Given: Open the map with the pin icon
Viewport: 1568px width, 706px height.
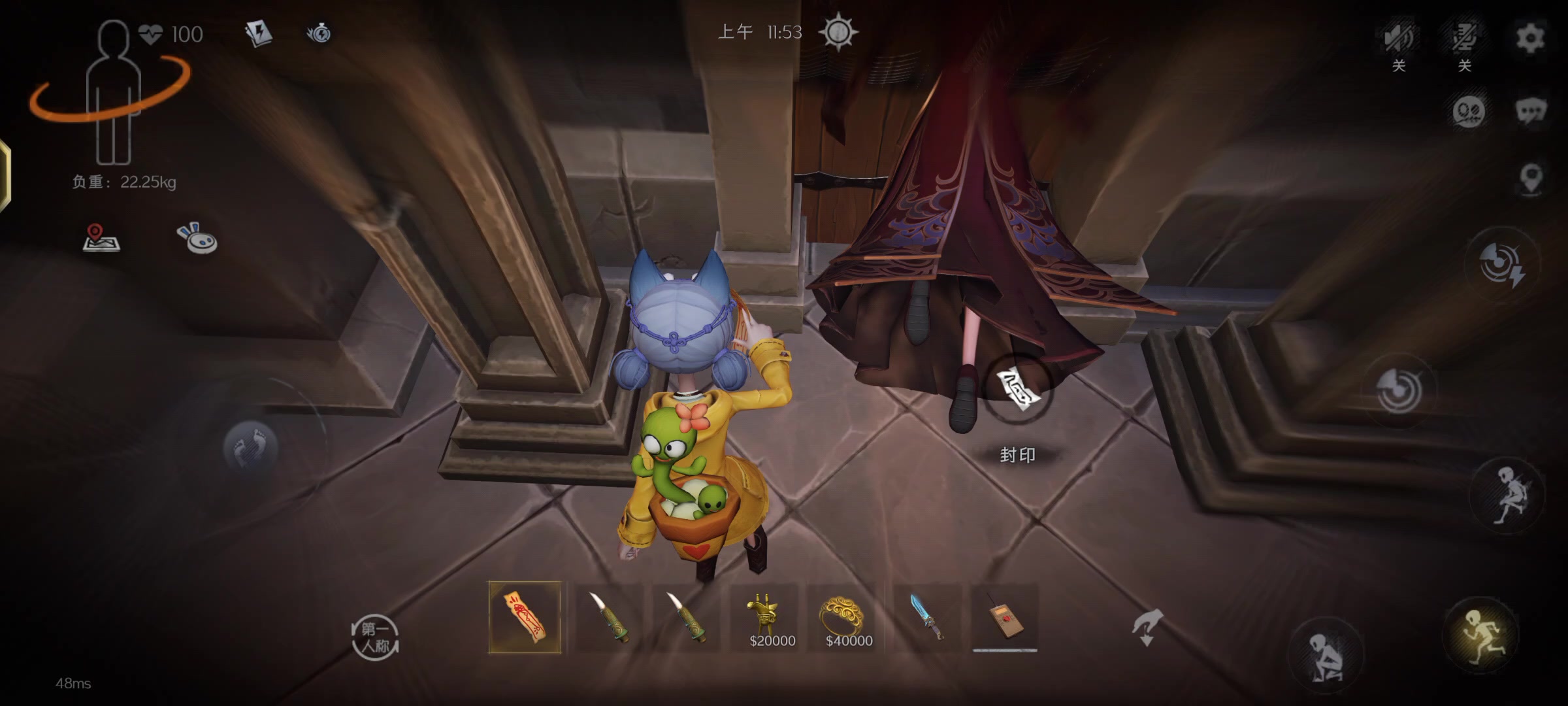Looking at the screenshot, I should click(x=101, y=238).
